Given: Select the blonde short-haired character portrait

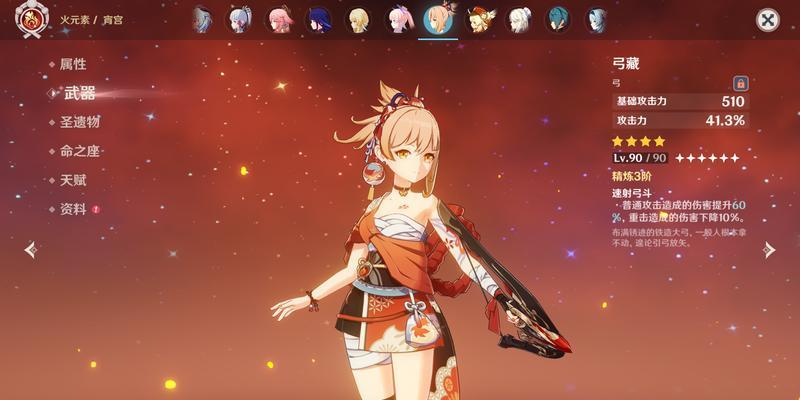Looking at the screenshot, I should click(x=358, y=20).
